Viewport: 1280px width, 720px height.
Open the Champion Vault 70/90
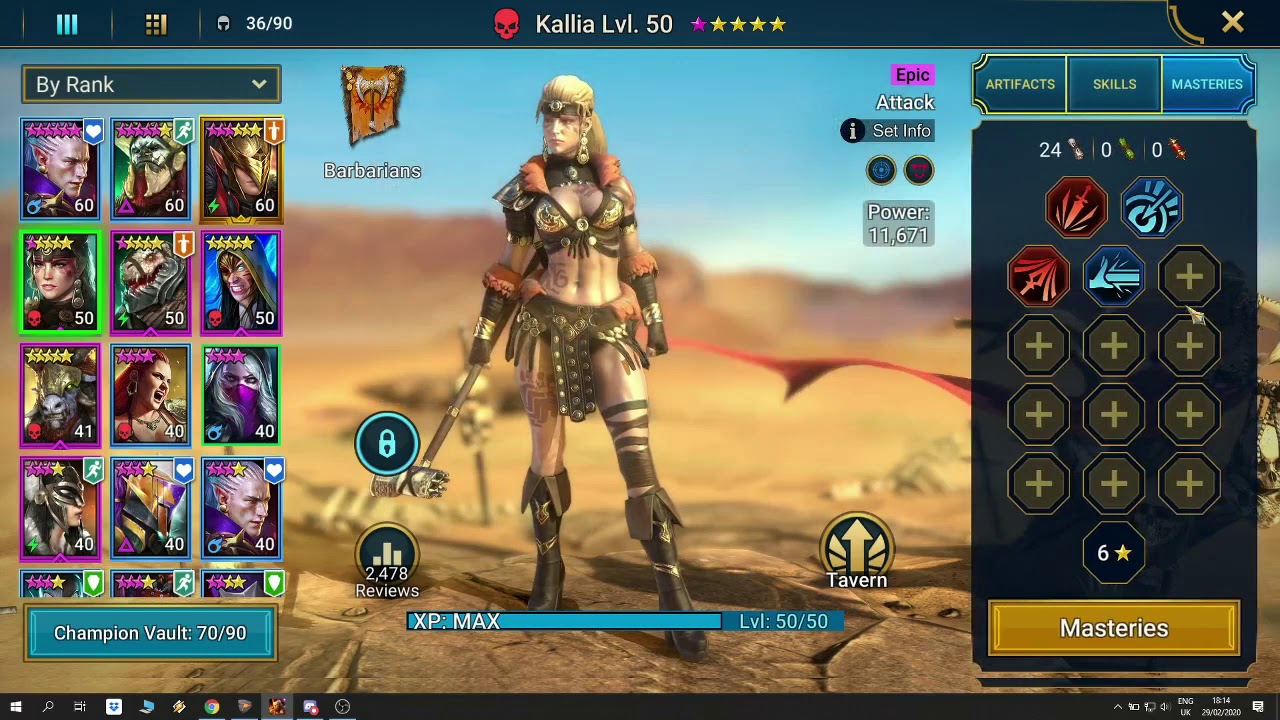150,633
